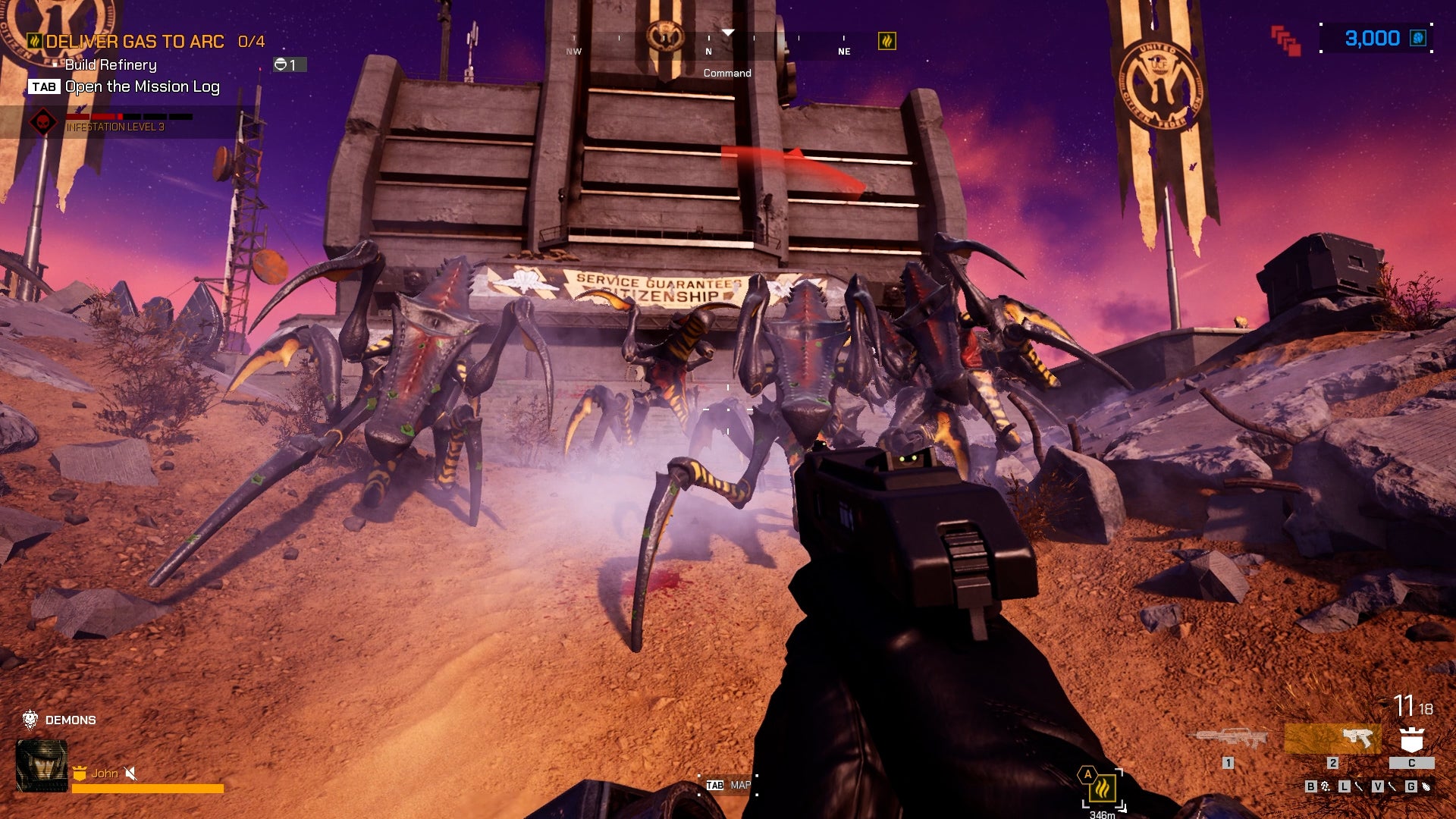
Task: Click the Build Refinery sub-objective
Action: tap(111, 65)
